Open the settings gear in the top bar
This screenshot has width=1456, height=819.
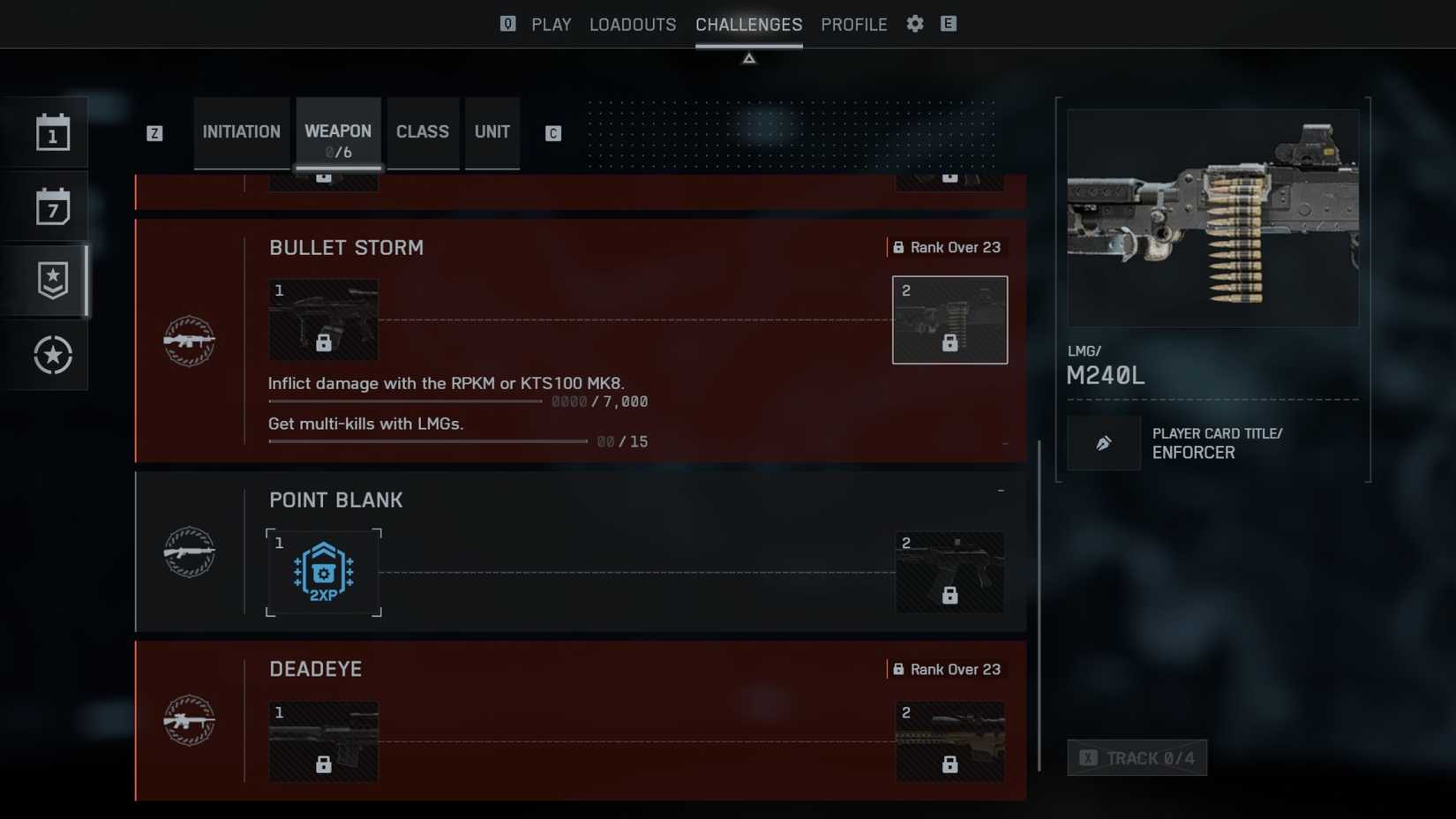click(914, 24)
